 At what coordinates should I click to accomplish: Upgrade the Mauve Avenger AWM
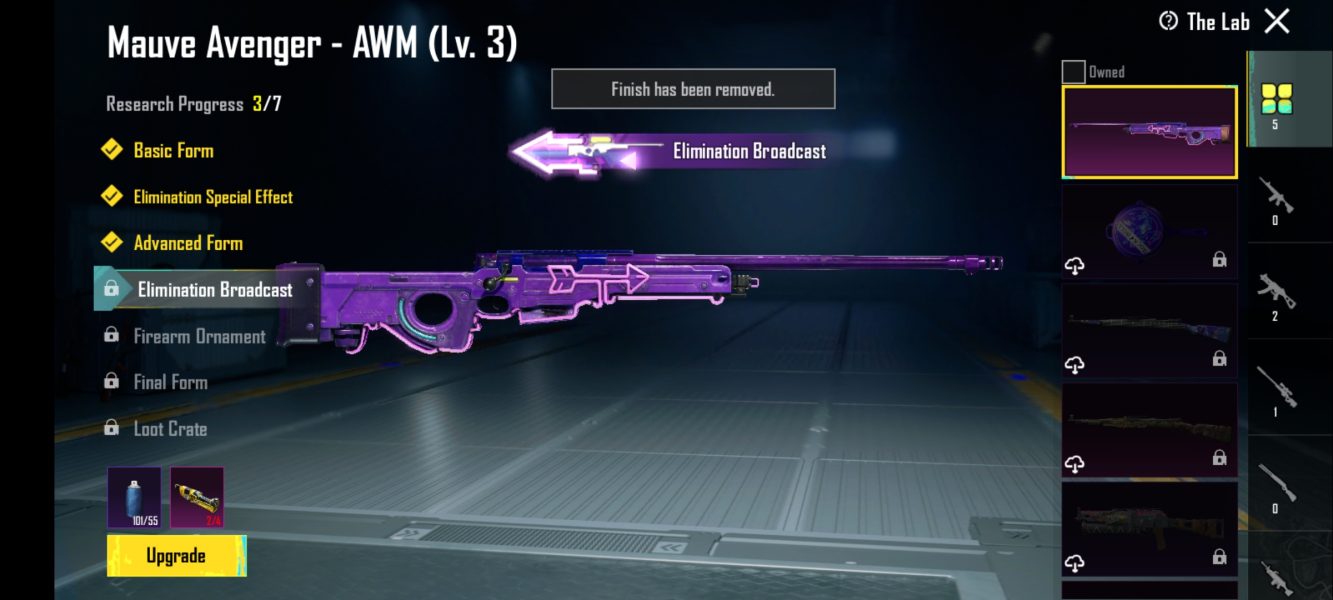pyautogui.click(x=176, y=556)
